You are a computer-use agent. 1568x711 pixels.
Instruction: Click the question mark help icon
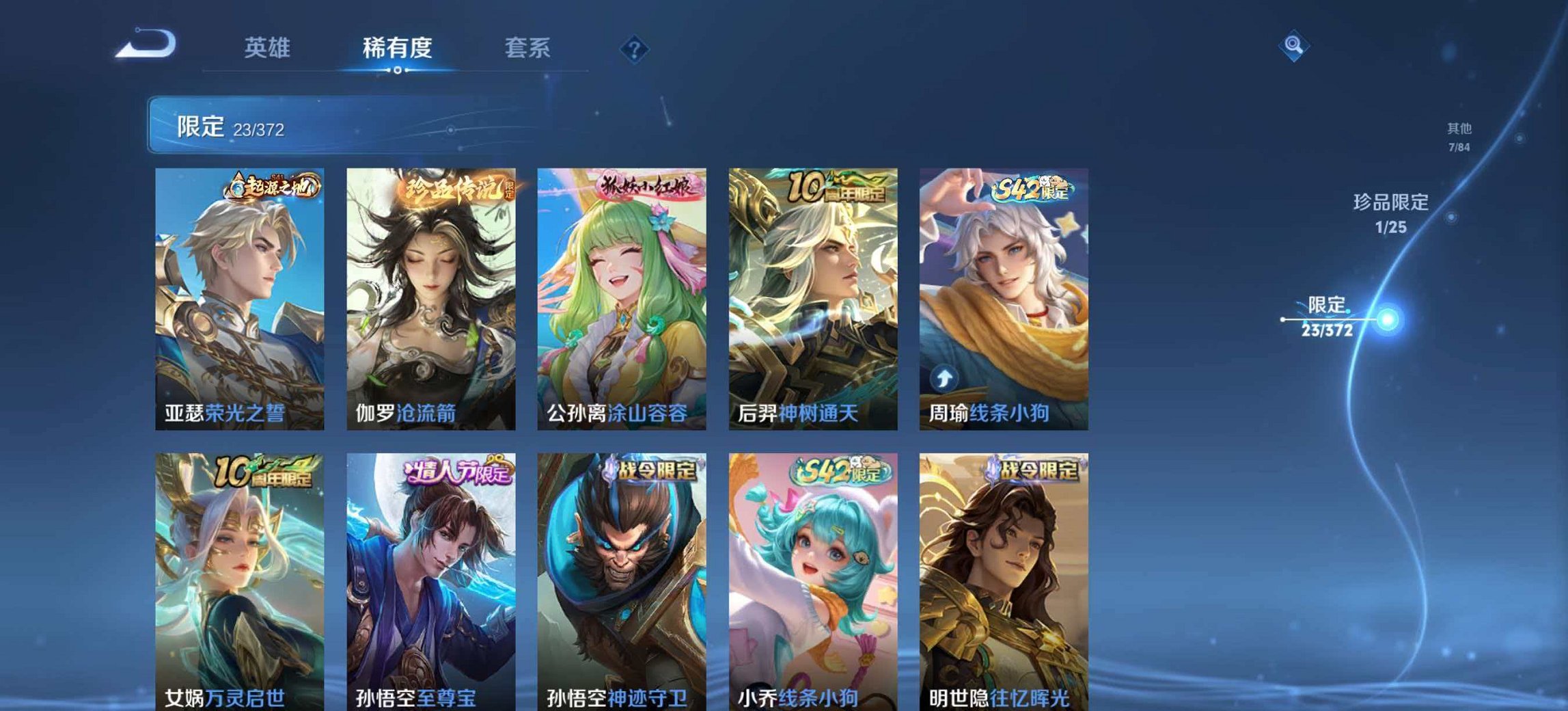click(x=633, y=48)
